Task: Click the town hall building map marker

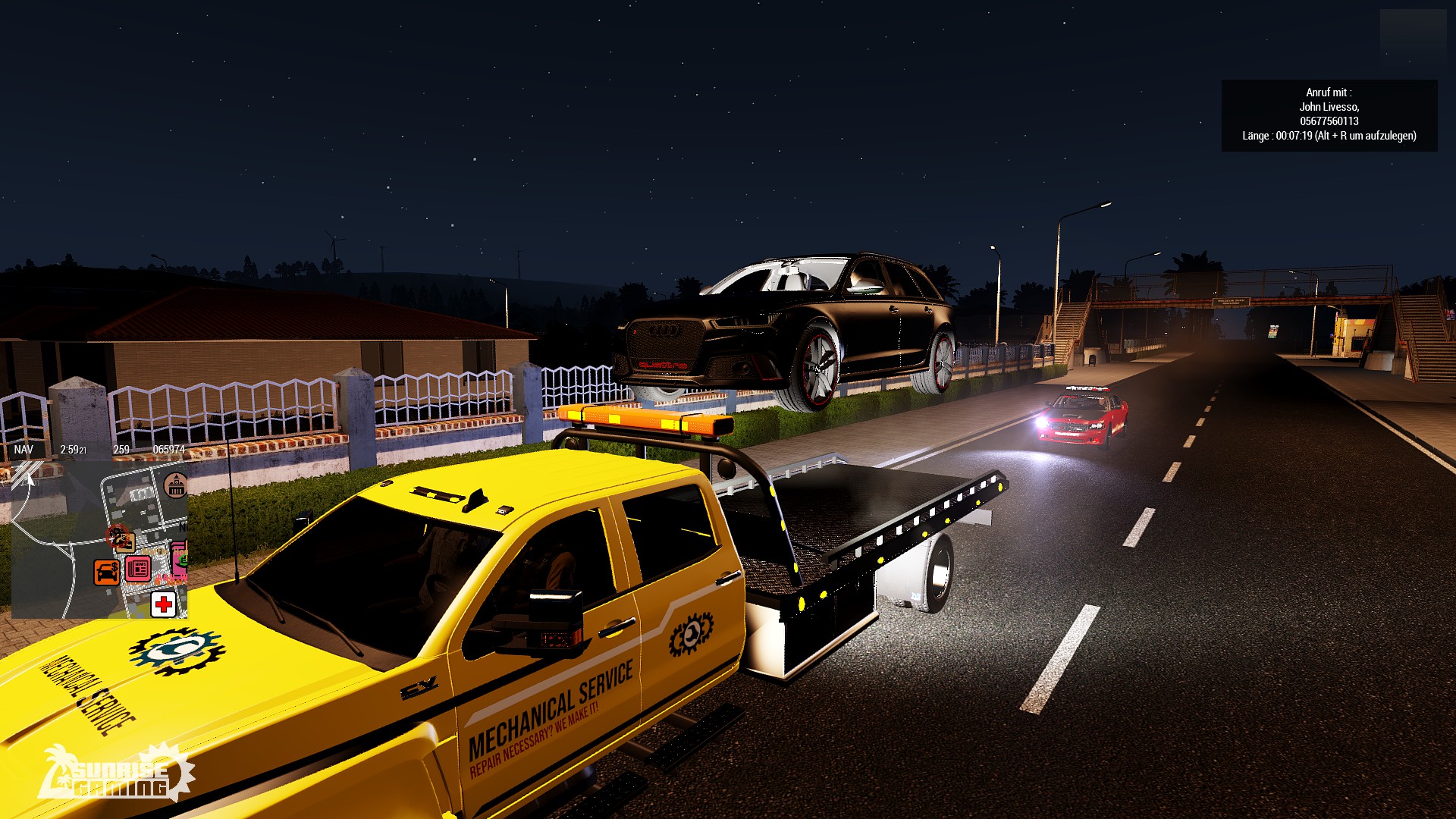Action: pyautogui.click(x=176, y=485)
